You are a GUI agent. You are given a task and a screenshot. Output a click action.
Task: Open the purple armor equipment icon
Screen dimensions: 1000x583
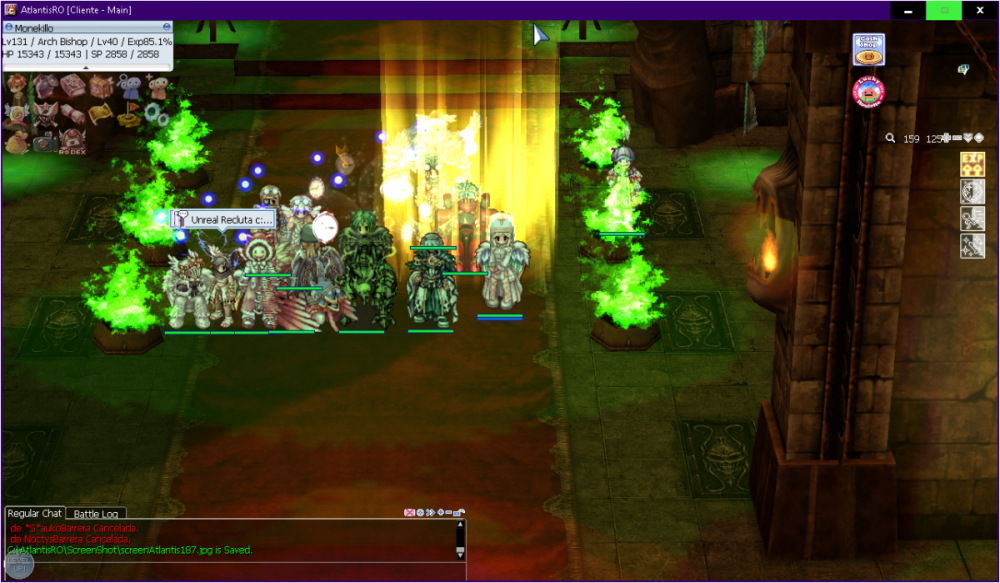(x=46, y=87)
